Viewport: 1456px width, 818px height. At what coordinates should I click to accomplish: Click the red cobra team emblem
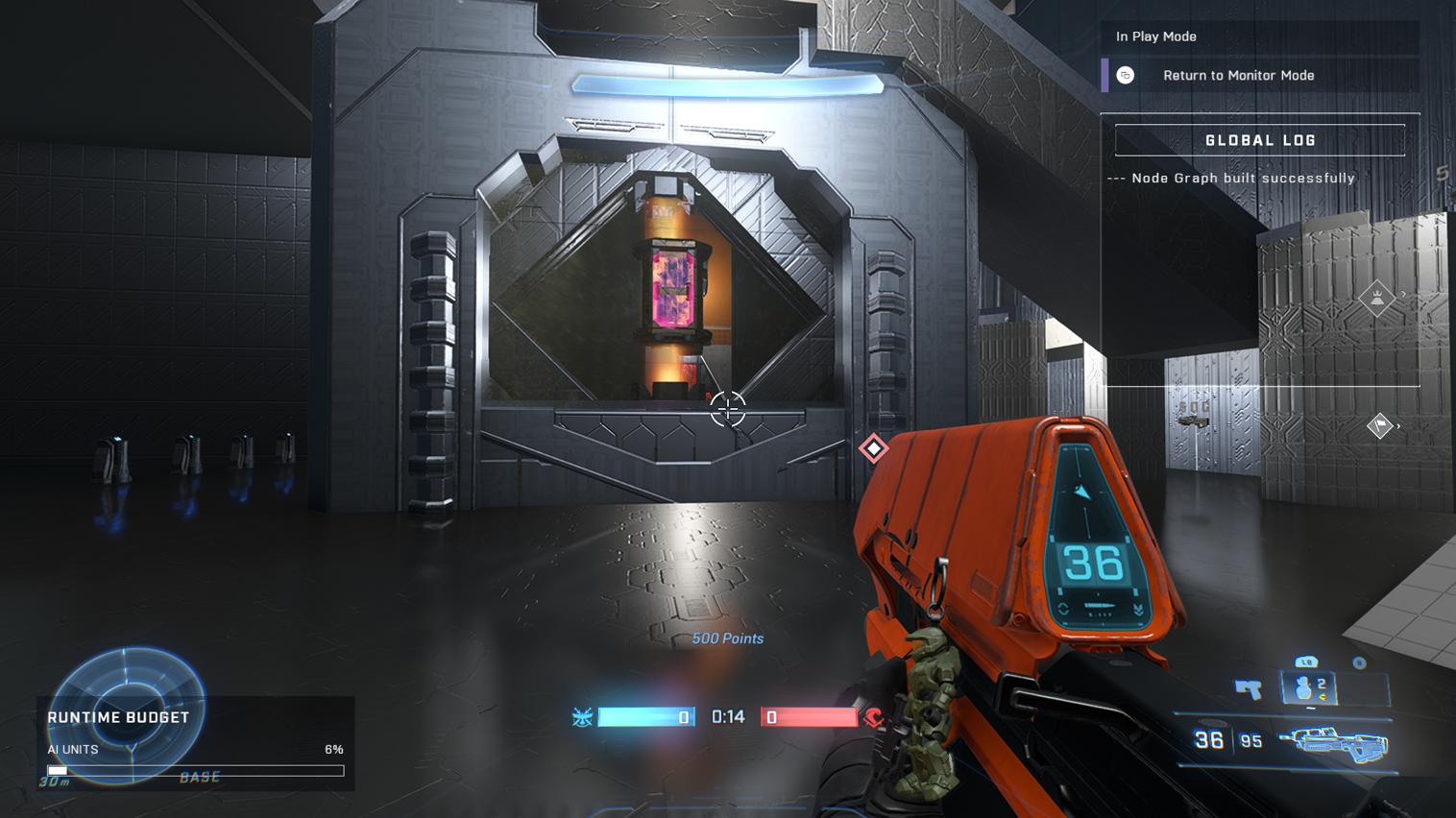point(874,717)
